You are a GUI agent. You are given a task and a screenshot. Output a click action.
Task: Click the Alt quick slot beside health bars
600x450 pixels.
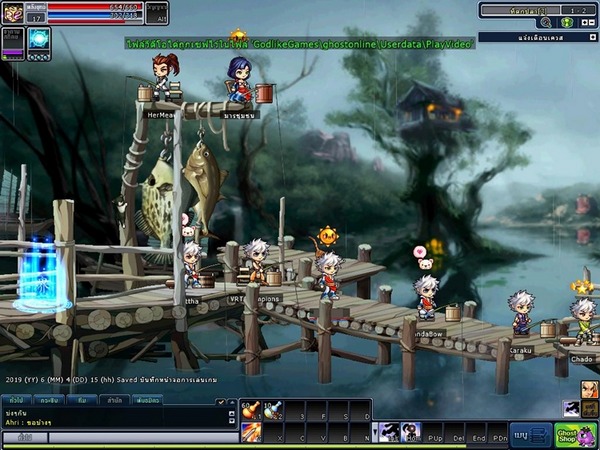tap(156, 13)
